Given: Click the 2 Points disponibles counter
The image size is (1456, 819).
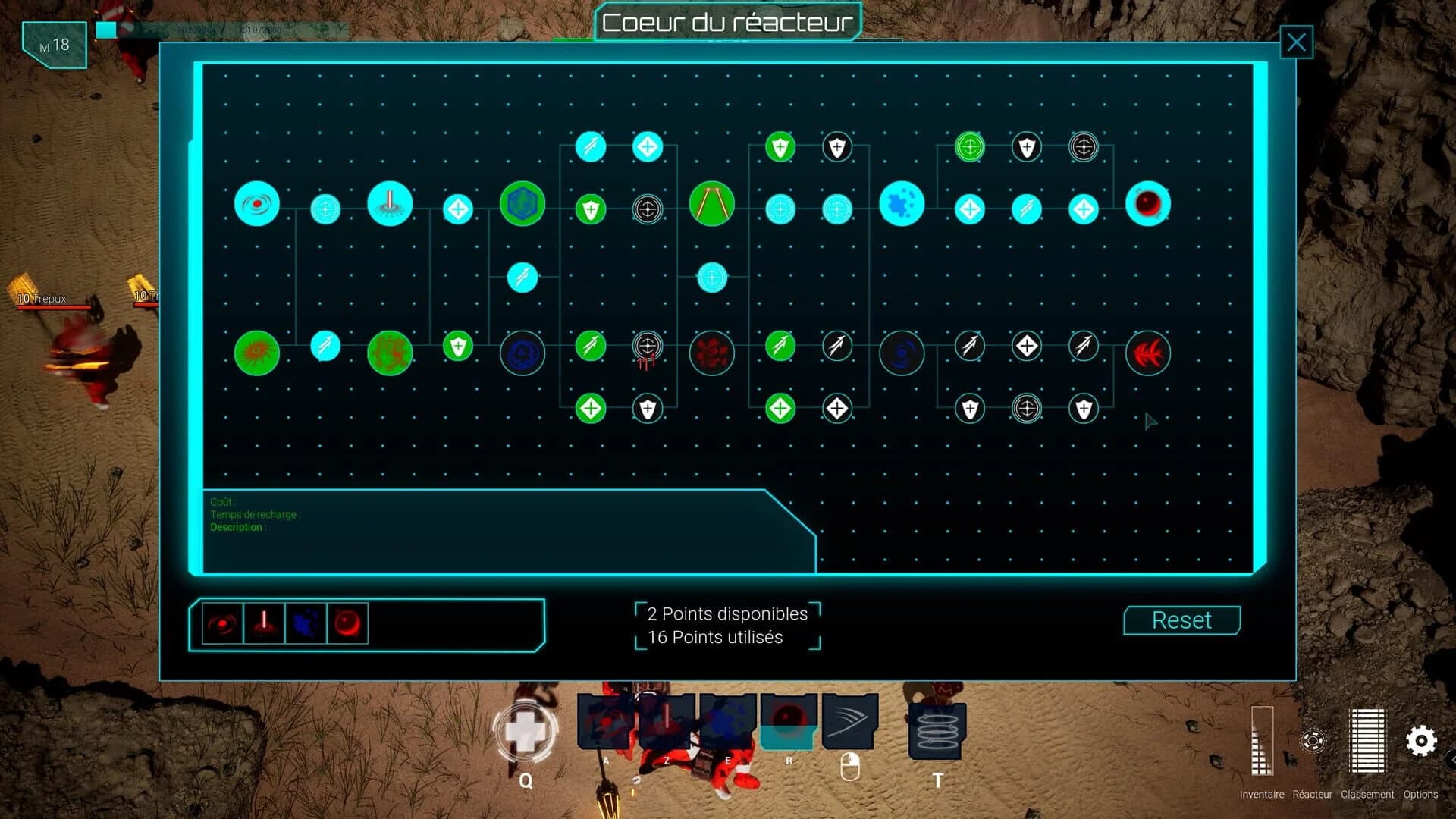Looking at the screenshot, I should (725, 614).
